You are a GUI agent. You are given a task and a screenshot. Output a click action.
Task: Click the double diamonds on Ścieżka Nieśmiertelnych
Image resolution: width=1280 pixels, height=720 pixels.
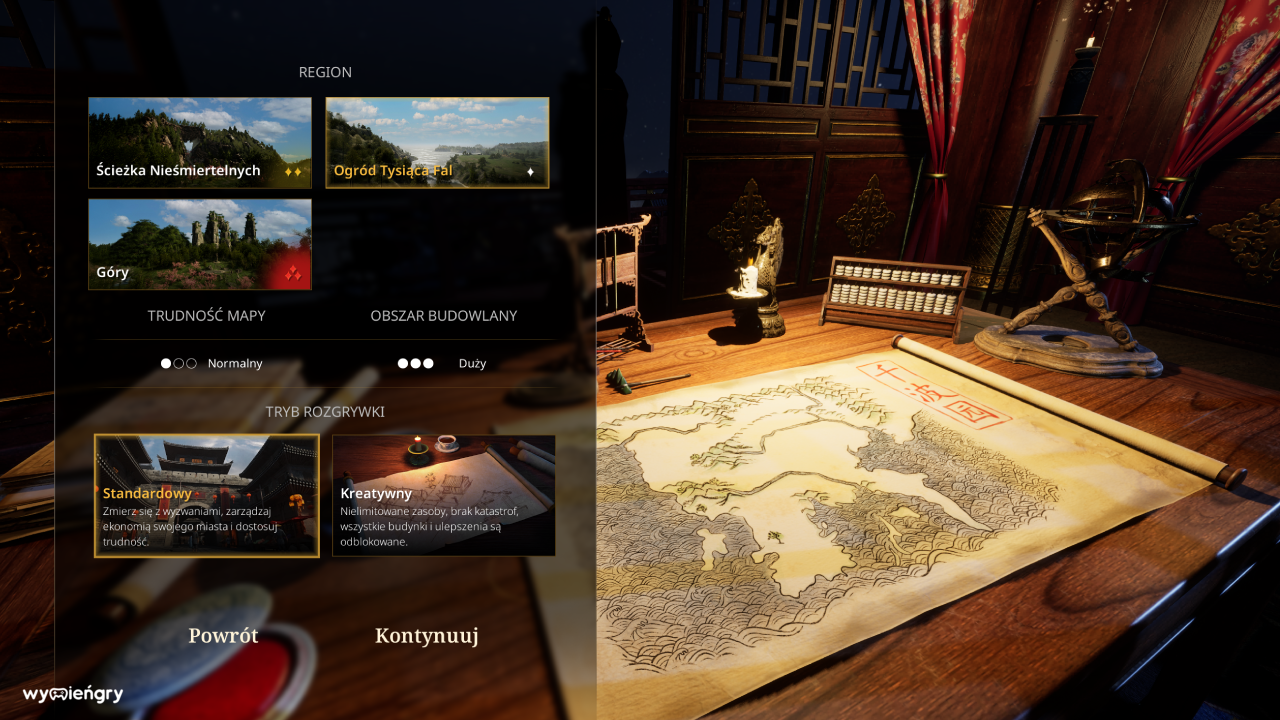(293, 170)
